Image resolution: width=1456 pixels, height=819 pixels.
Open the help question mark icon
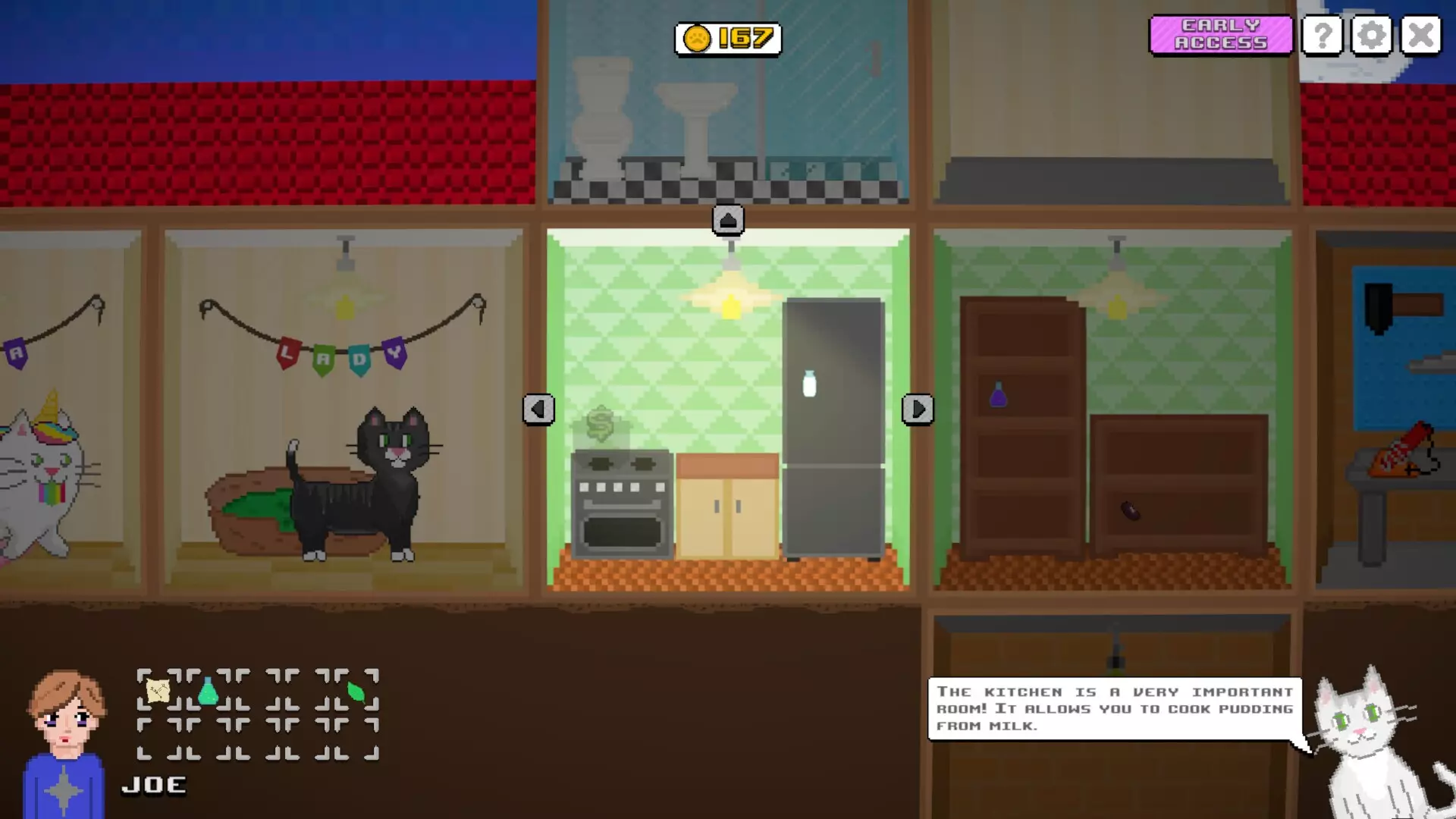(1322, 35)
